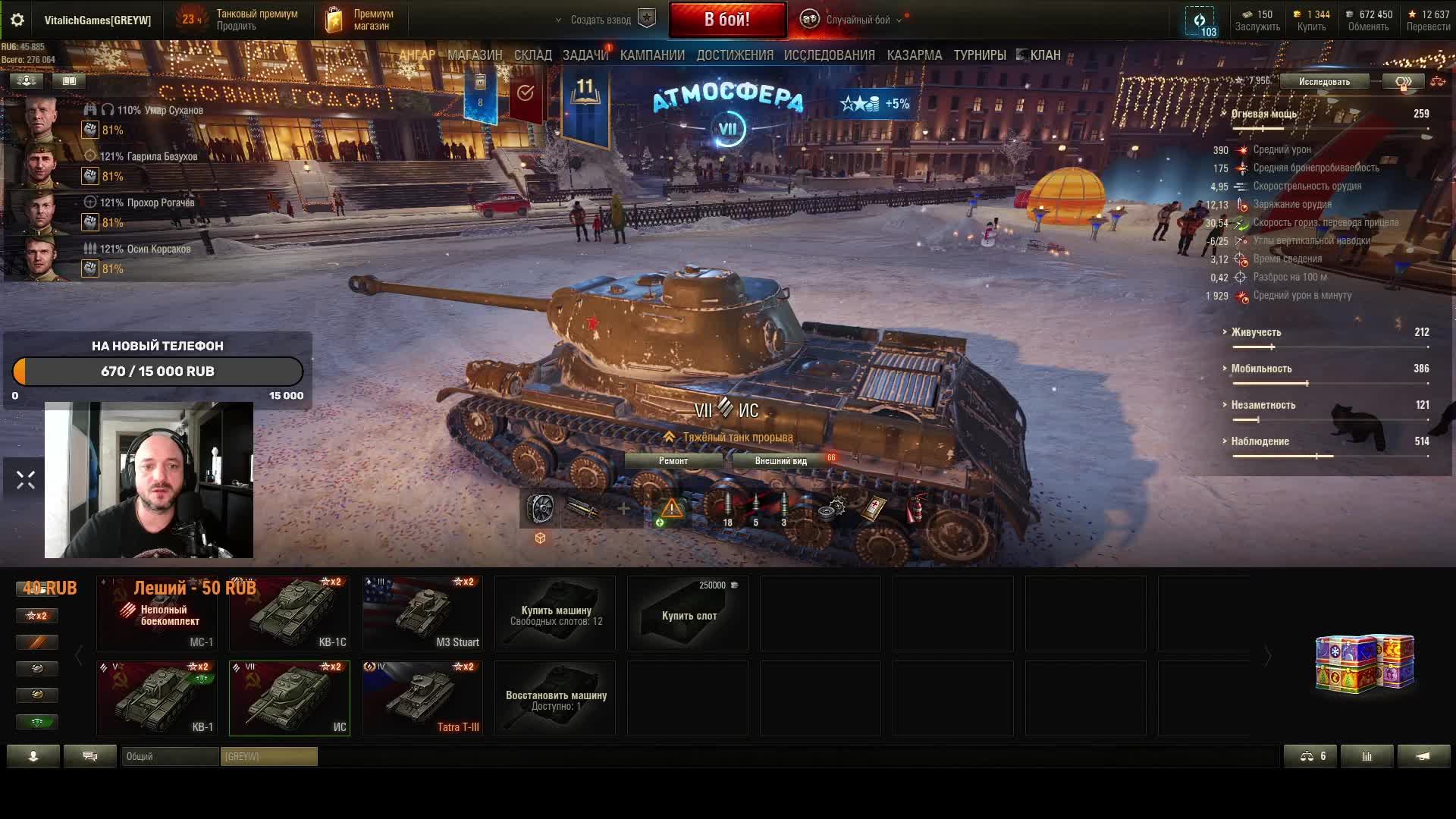Open the settings gear menu
1456x819 pixels.
click(17, 20)
